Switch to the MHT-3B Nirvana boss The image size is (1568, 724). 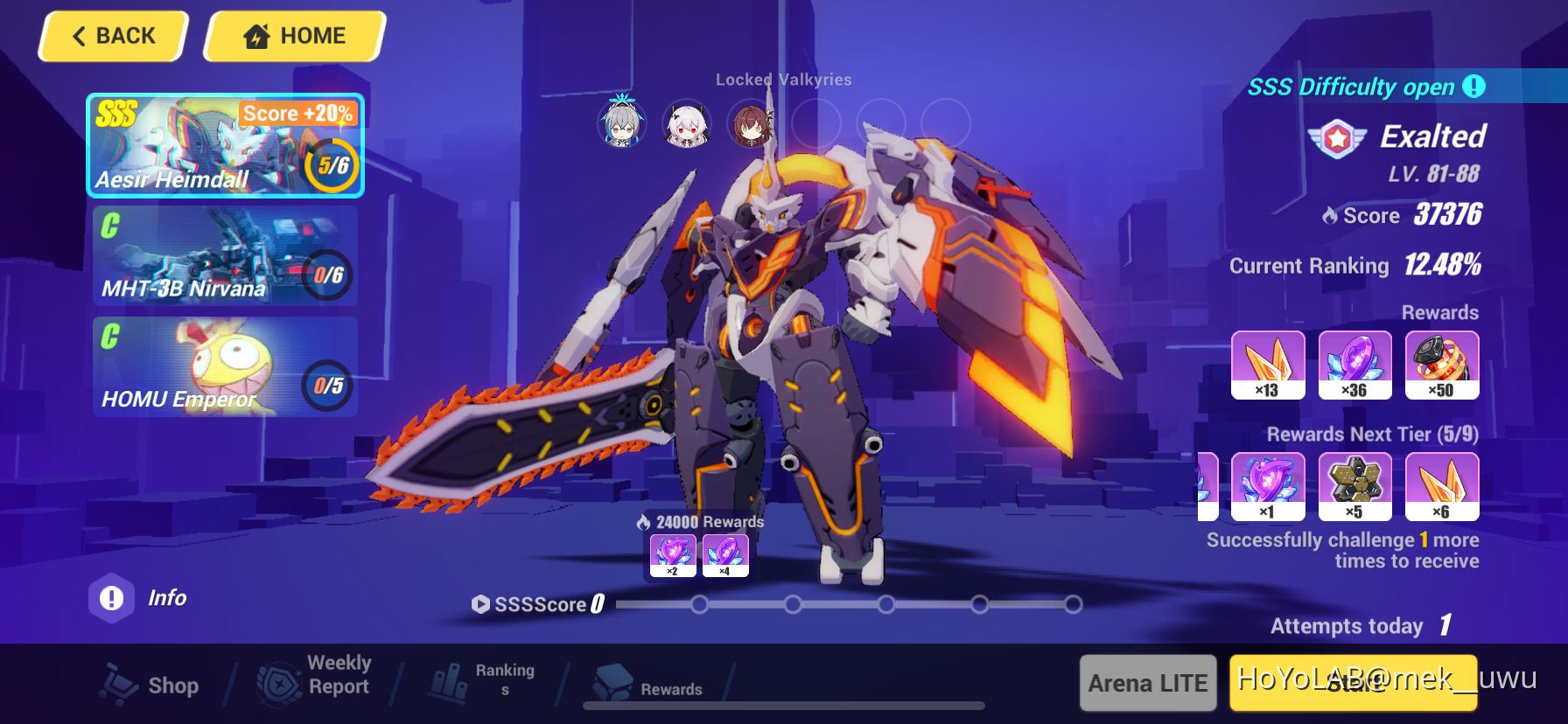tap(225, 255)
